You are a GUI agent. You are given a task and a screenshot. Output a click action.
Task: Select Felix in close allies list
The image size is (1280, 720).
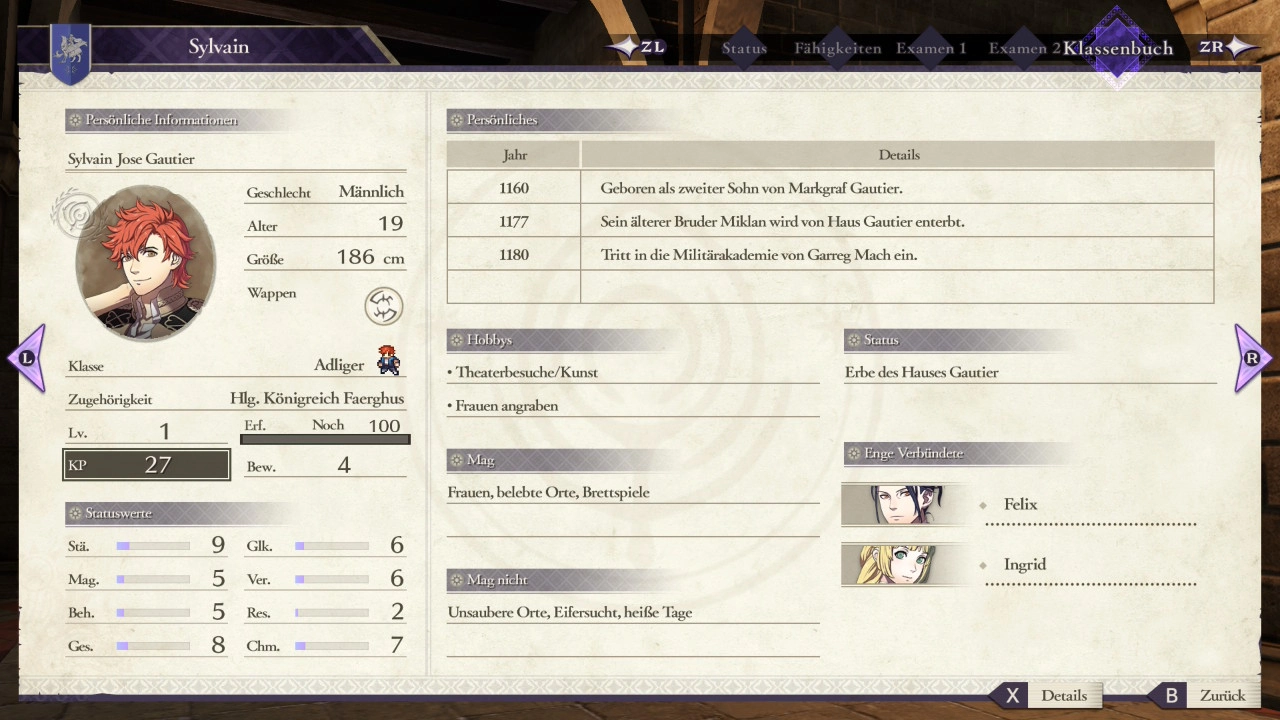click(1020, 505)
